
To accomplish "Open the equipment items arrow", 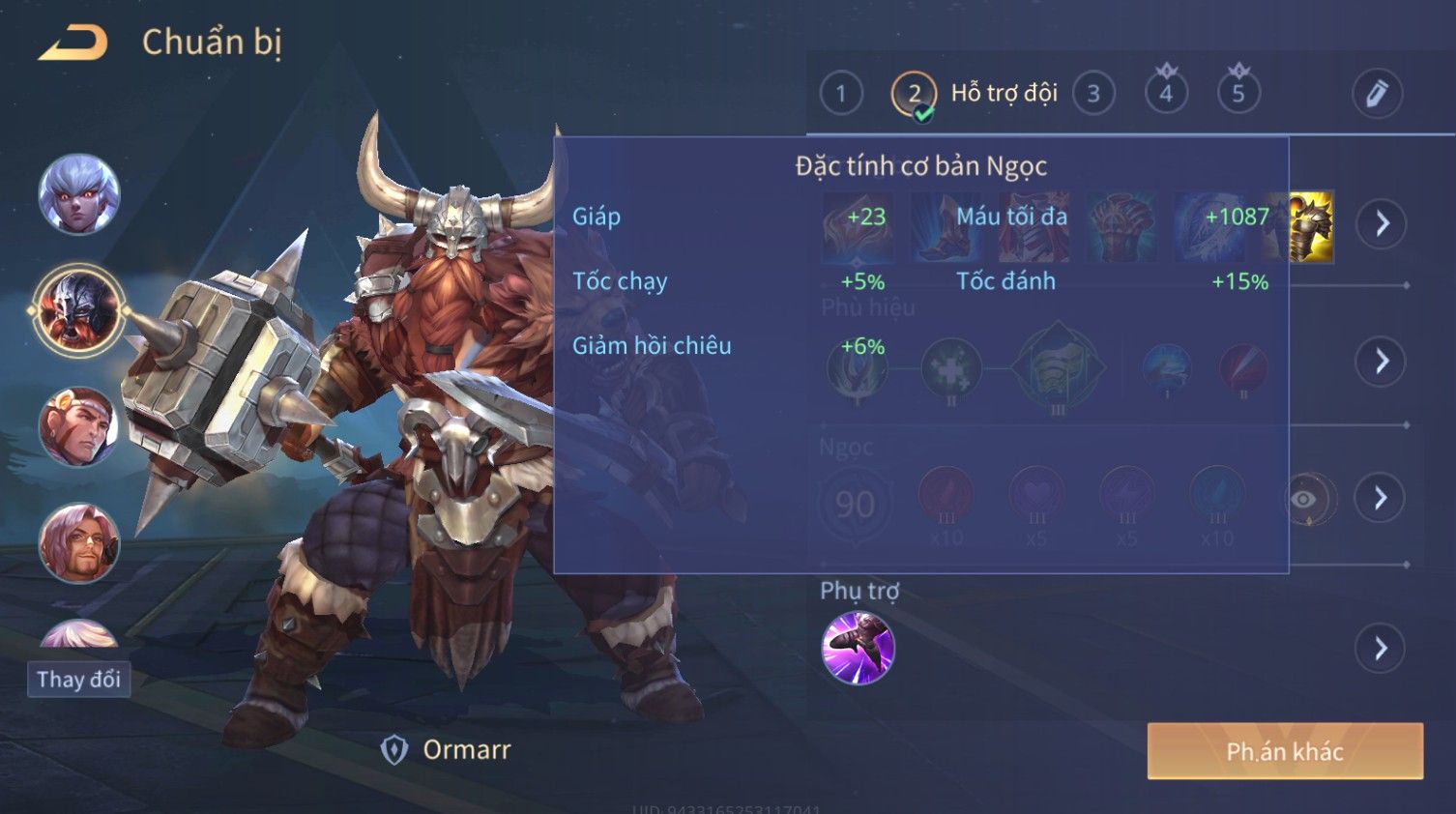I will coord(1382,224).
